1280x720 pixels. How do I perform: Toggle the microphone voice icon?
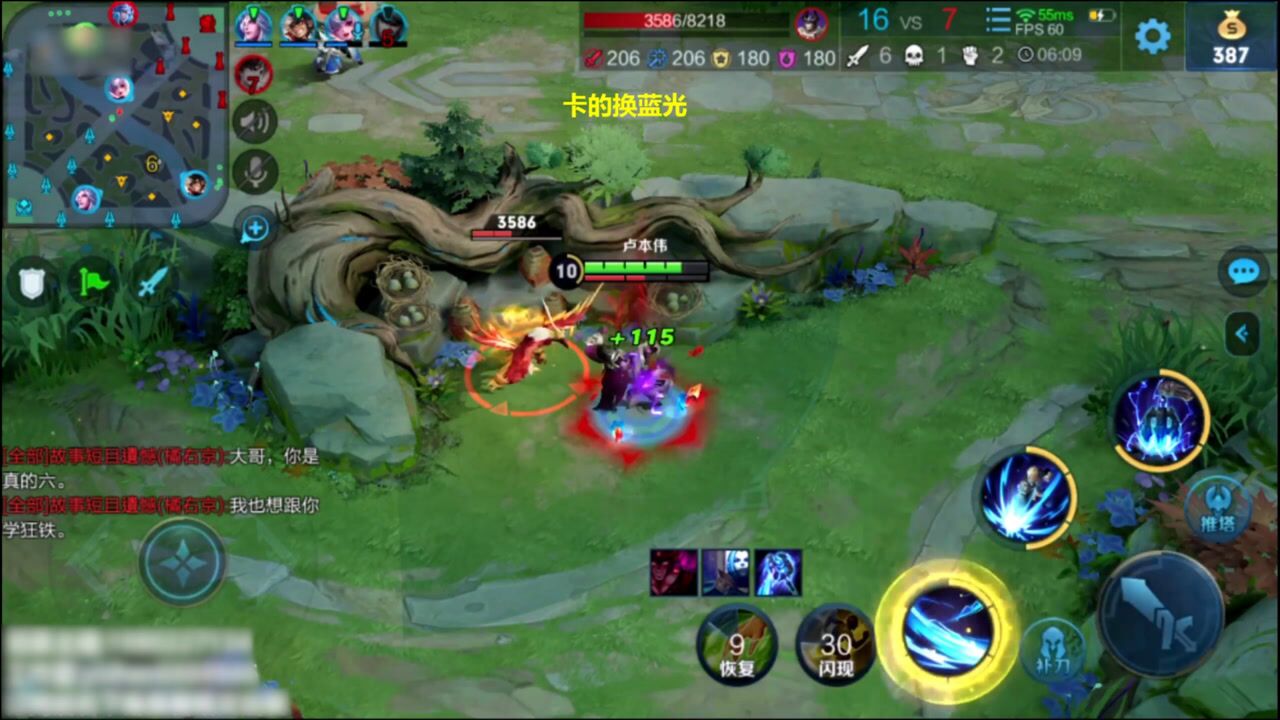[x=255, y=172]
